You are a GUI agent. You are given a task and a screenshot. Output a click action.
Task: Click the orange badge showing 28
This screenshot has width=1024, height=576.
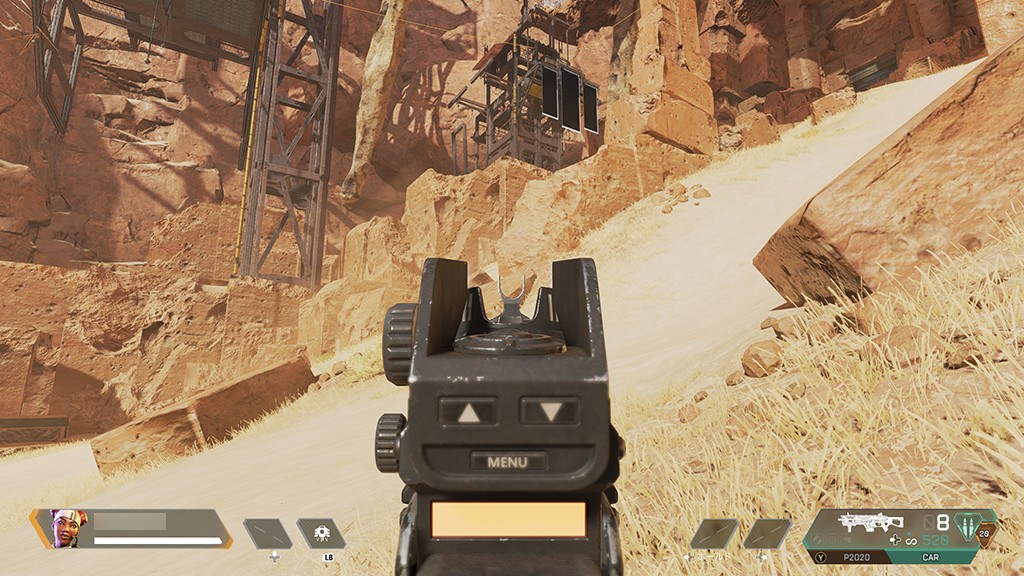tap(986, 534)
